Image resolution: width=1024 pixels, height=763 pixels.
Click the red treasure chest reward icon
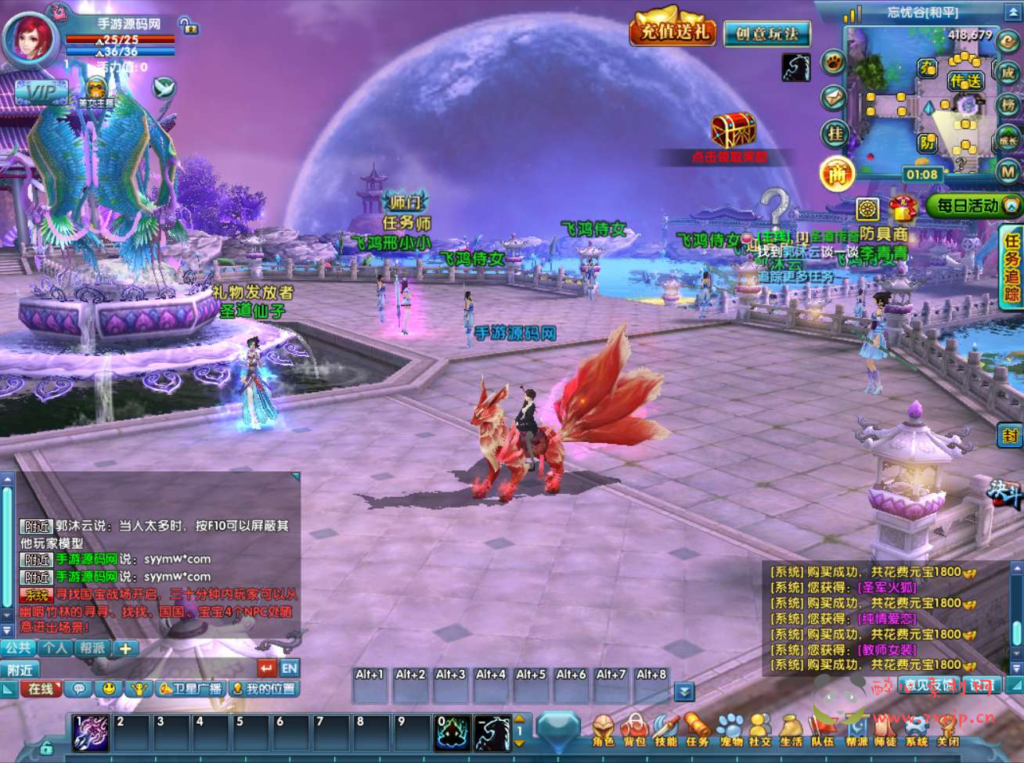[x=733, y=130]
